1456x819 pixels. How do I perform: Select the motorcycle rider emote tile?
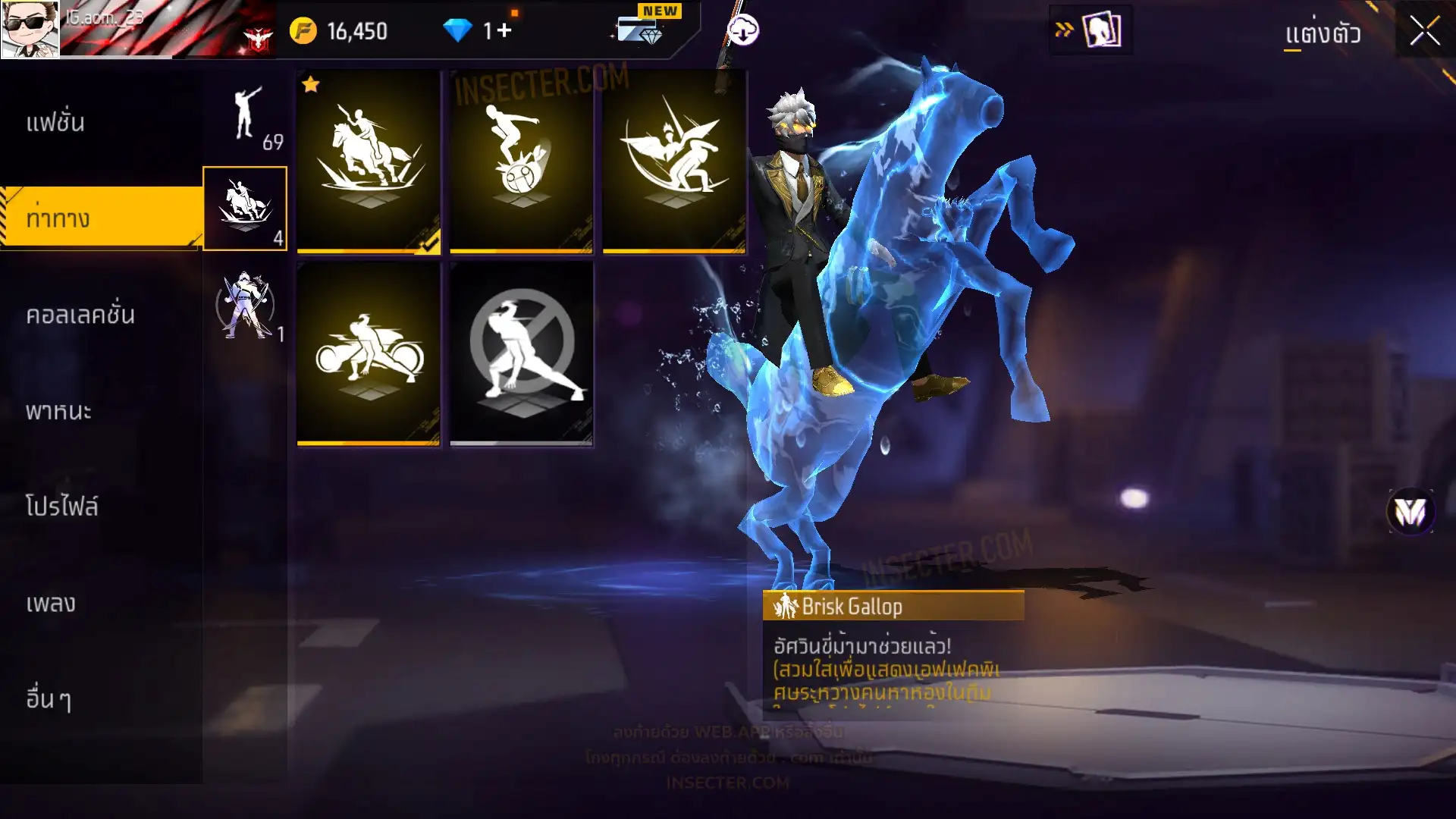pyautogui.click(x=369, y=353)
